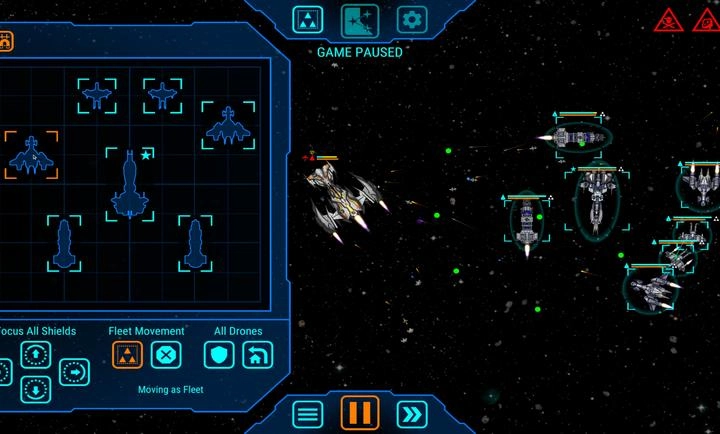Viewport: 720px width, 434px height.
Task: Click the orange icon at panel's top-left corner
Action: pyautogui.click(x=6, y=42)
